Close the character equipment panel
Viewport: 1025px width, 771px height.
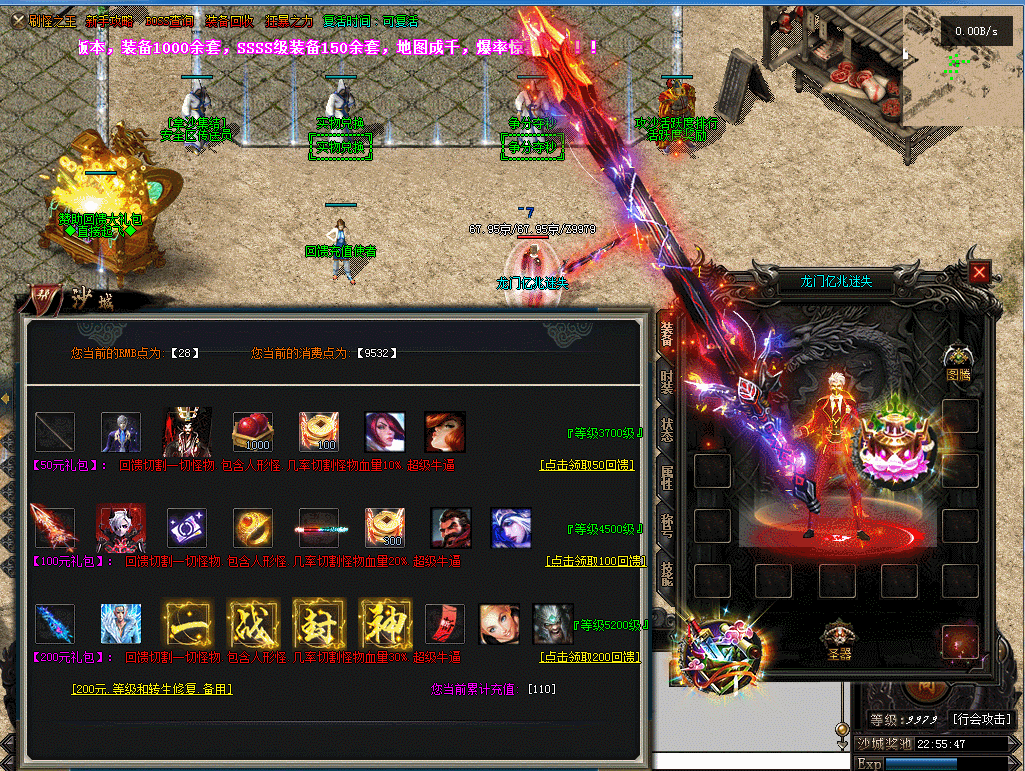click(x=979, y=272)
